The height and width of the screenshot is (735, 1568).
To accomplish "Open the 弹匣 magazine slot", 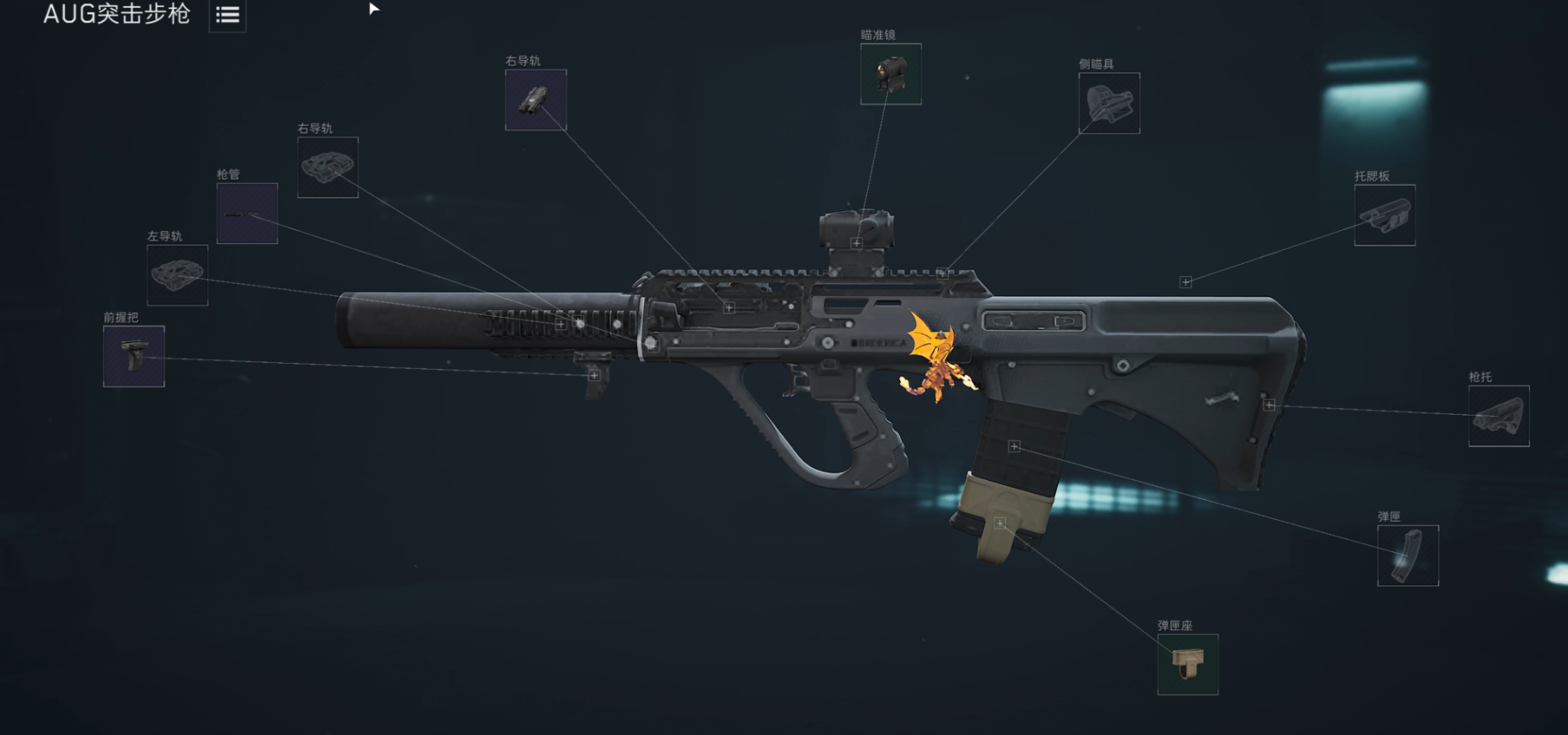I will tap(1408, 556).
